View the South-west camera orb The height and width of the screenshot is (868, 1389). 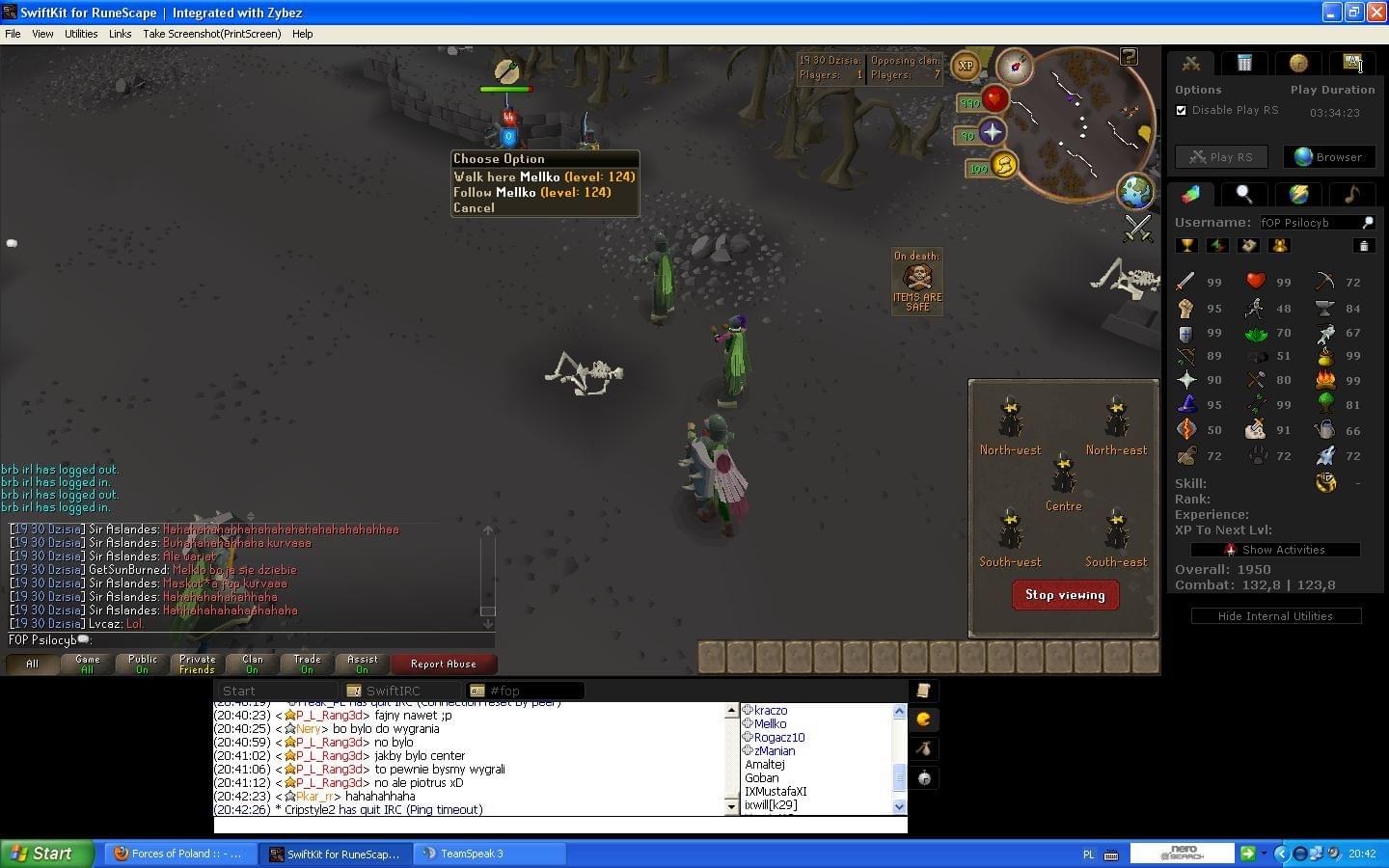pos(1010,529)
